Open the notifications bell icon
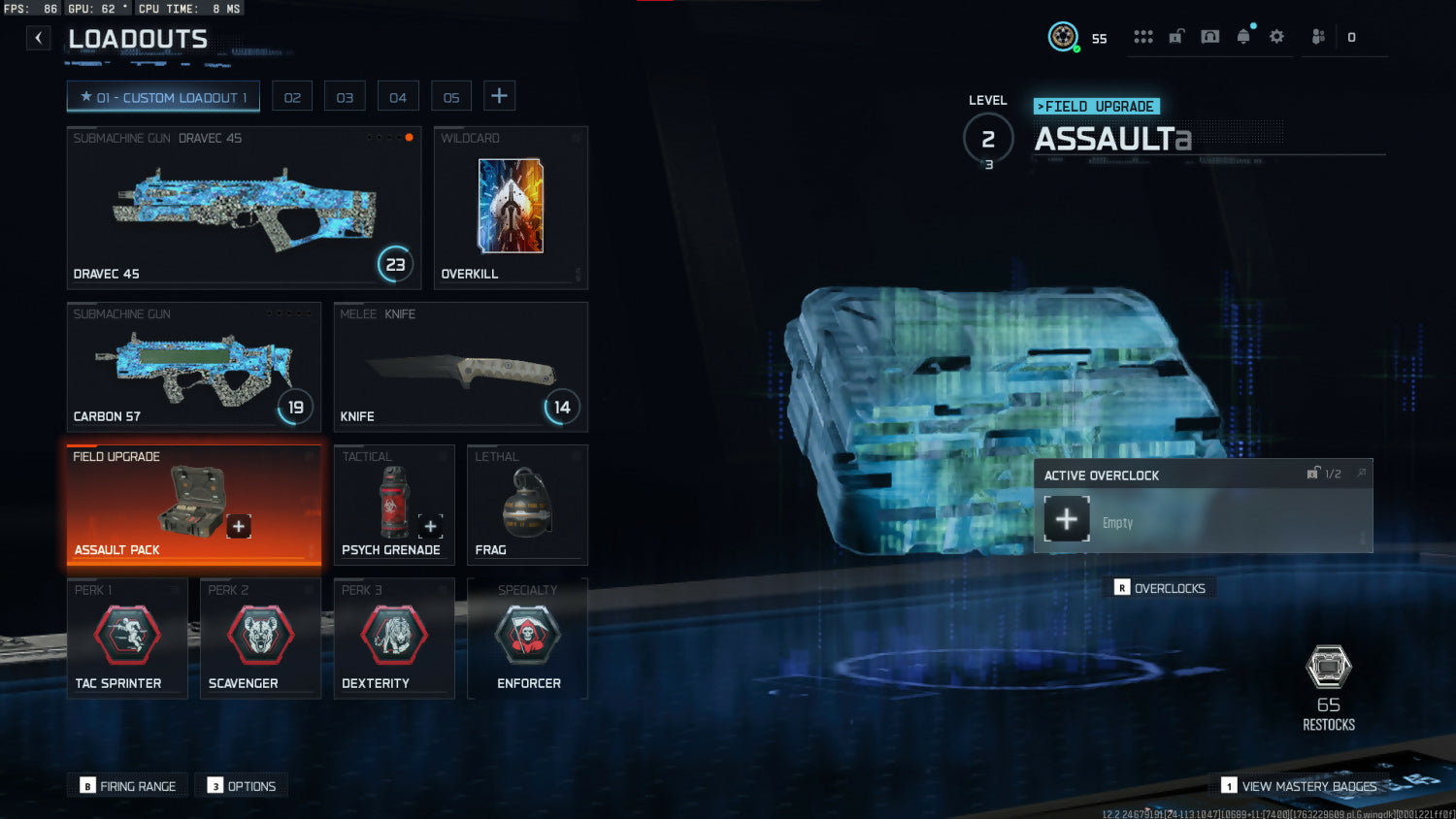Viewport: 1456px width, 819px height. 1243,37
